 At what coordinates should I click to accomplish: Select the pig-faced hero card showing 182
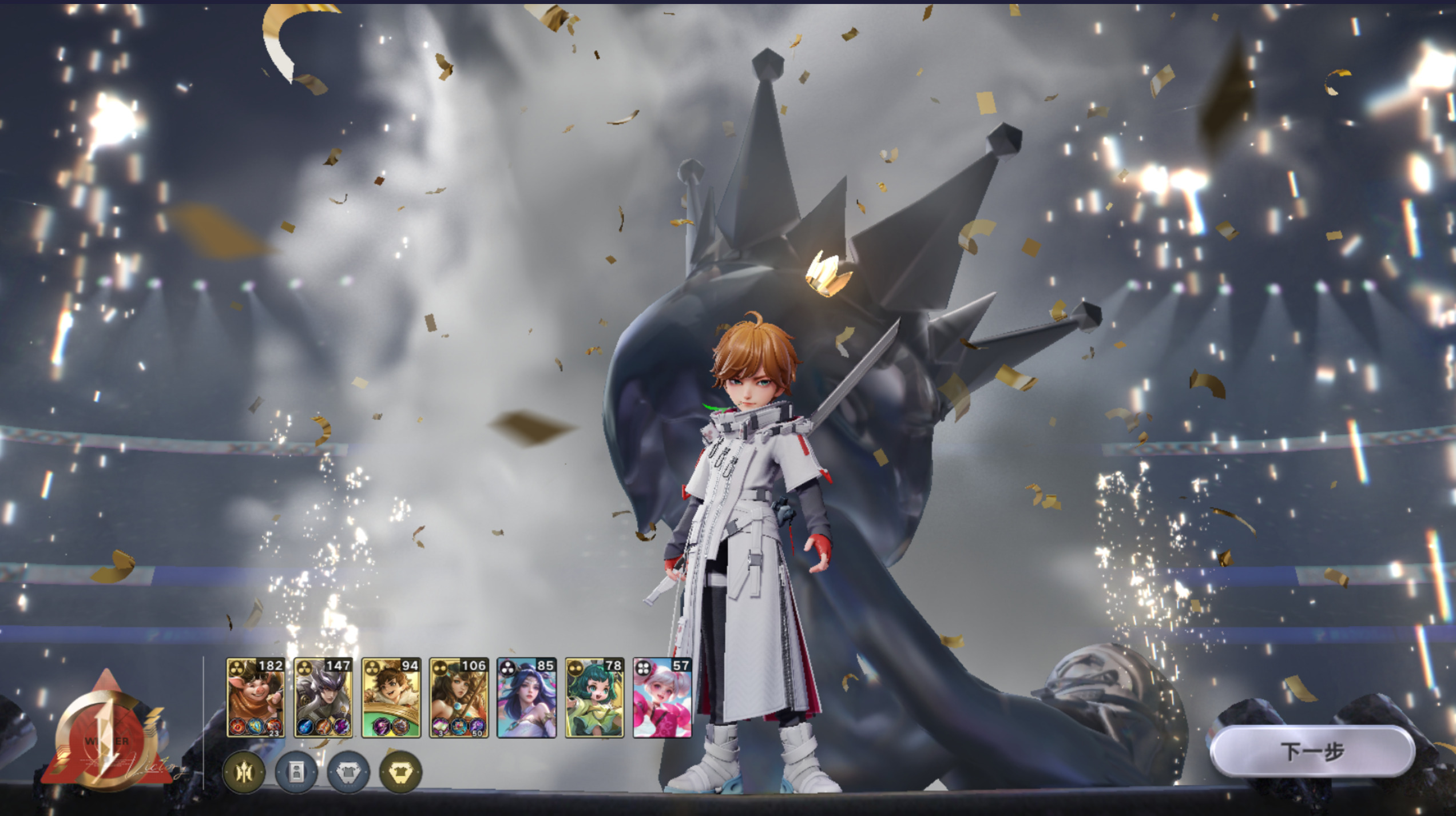click(x=255, y=698)
